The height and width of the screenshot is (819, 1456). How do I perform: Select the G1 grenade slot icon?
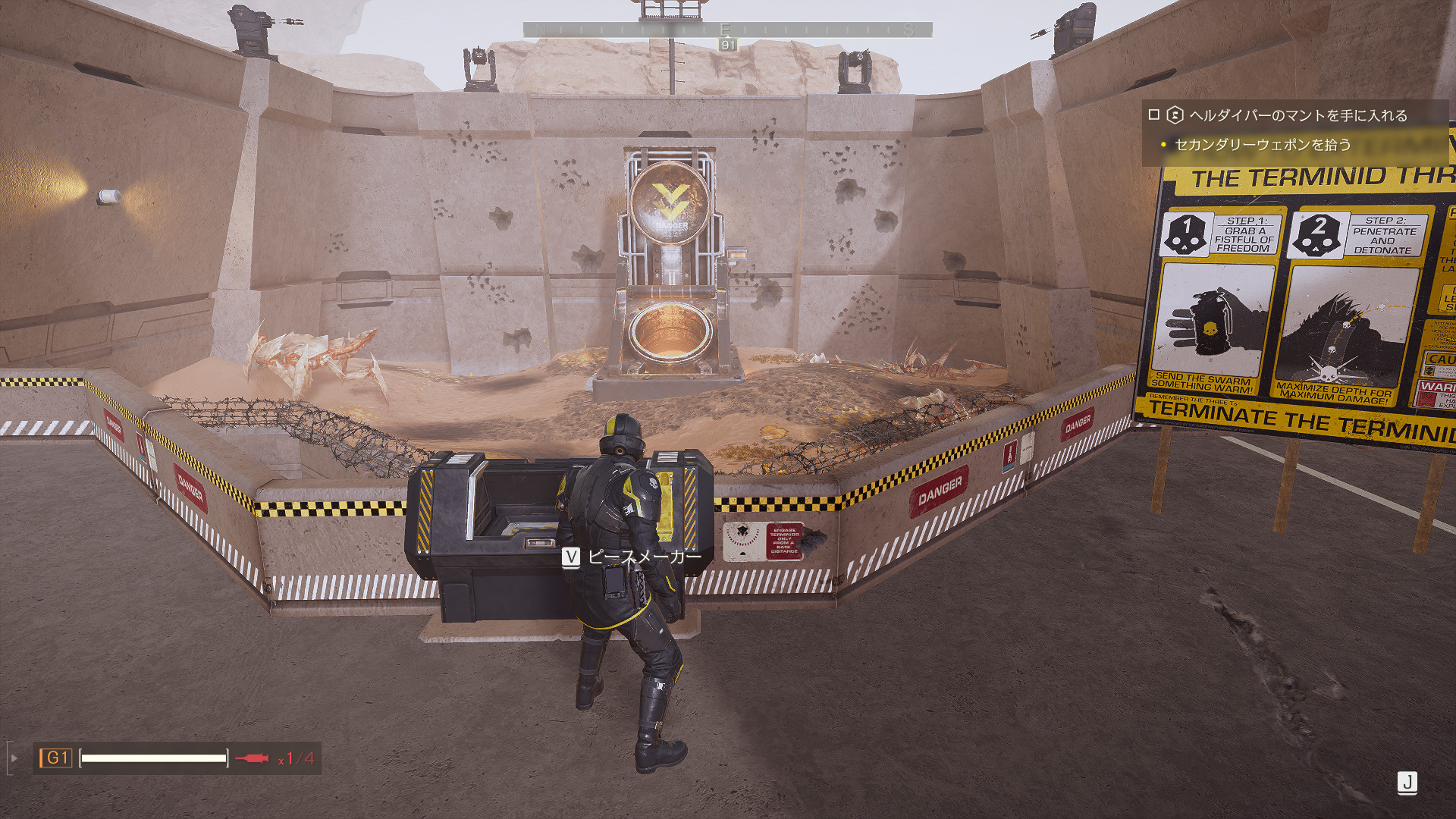56,758
